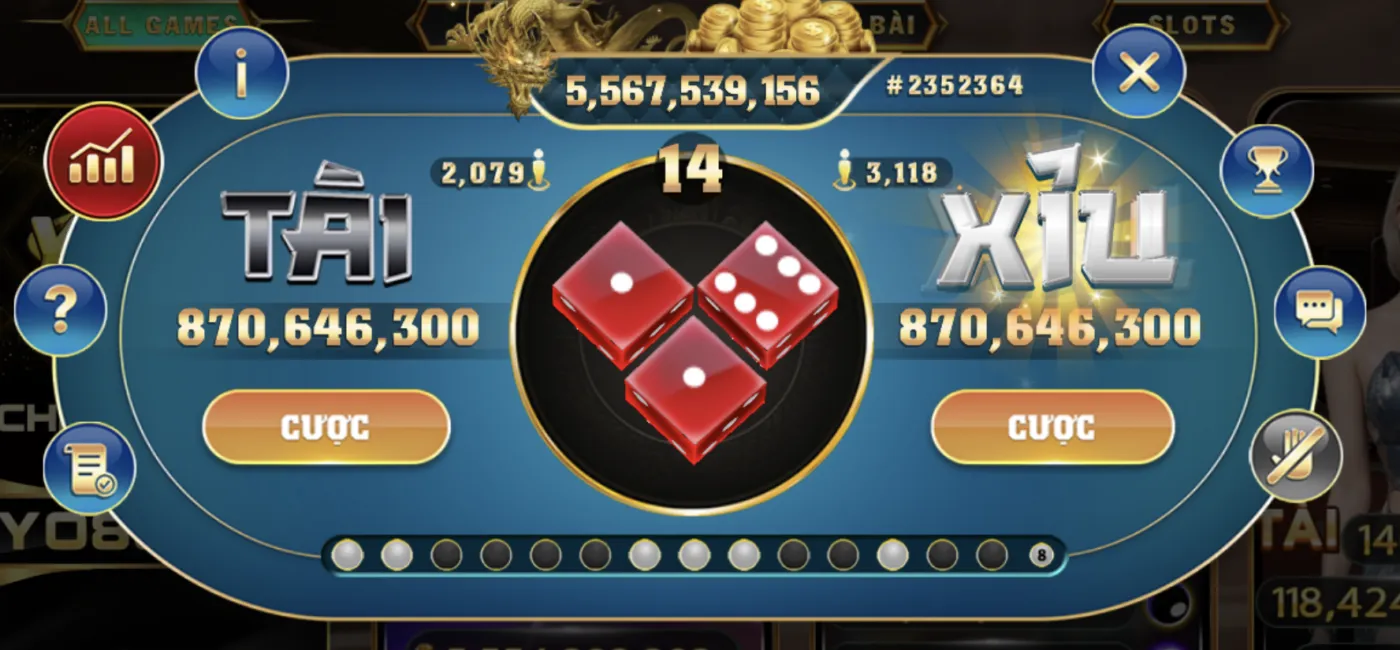Toggle the crossed-out hand icon

coord(1296,456)
